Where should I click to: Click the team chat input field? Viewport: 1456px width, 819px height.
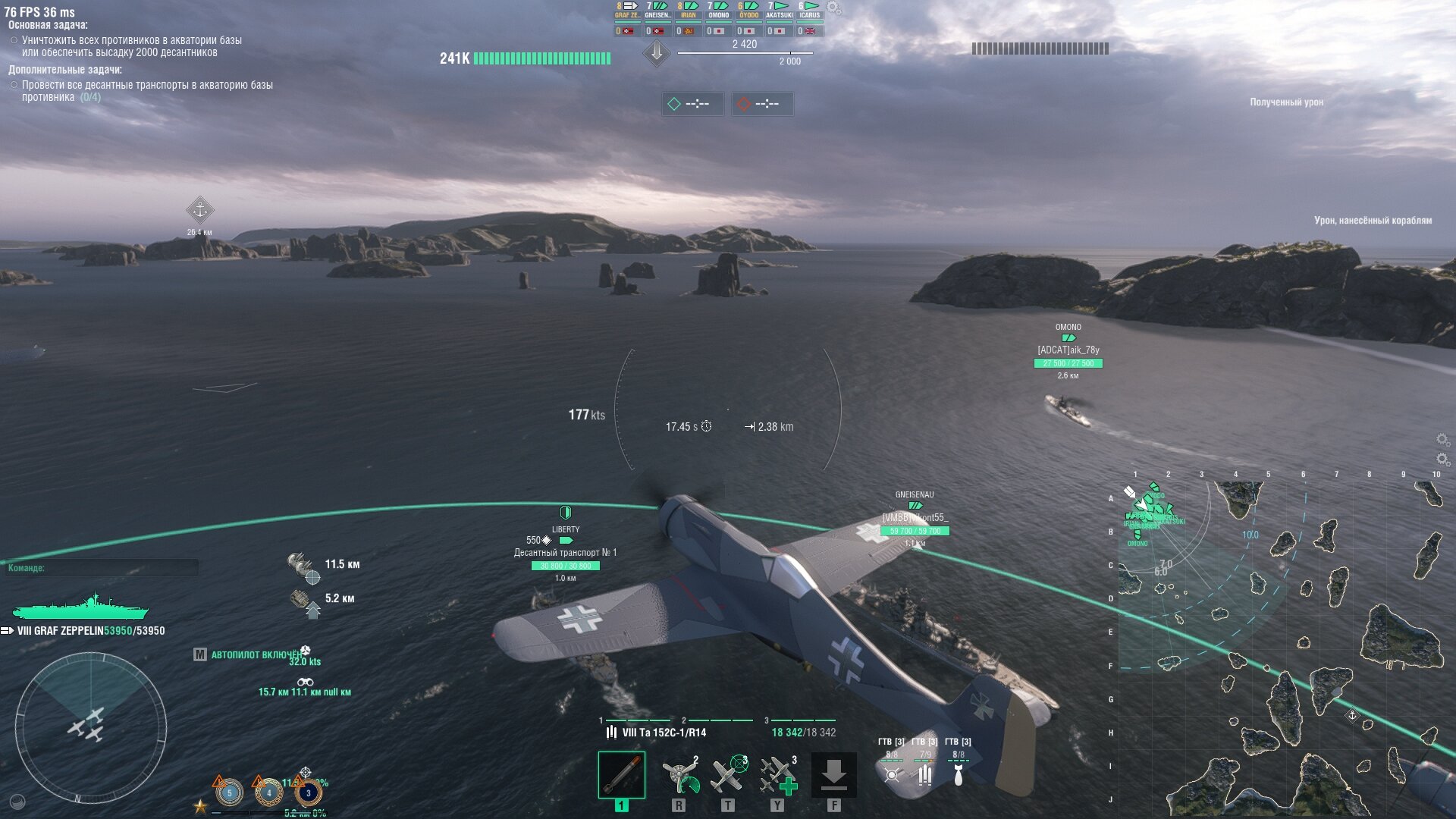(102, 568)
